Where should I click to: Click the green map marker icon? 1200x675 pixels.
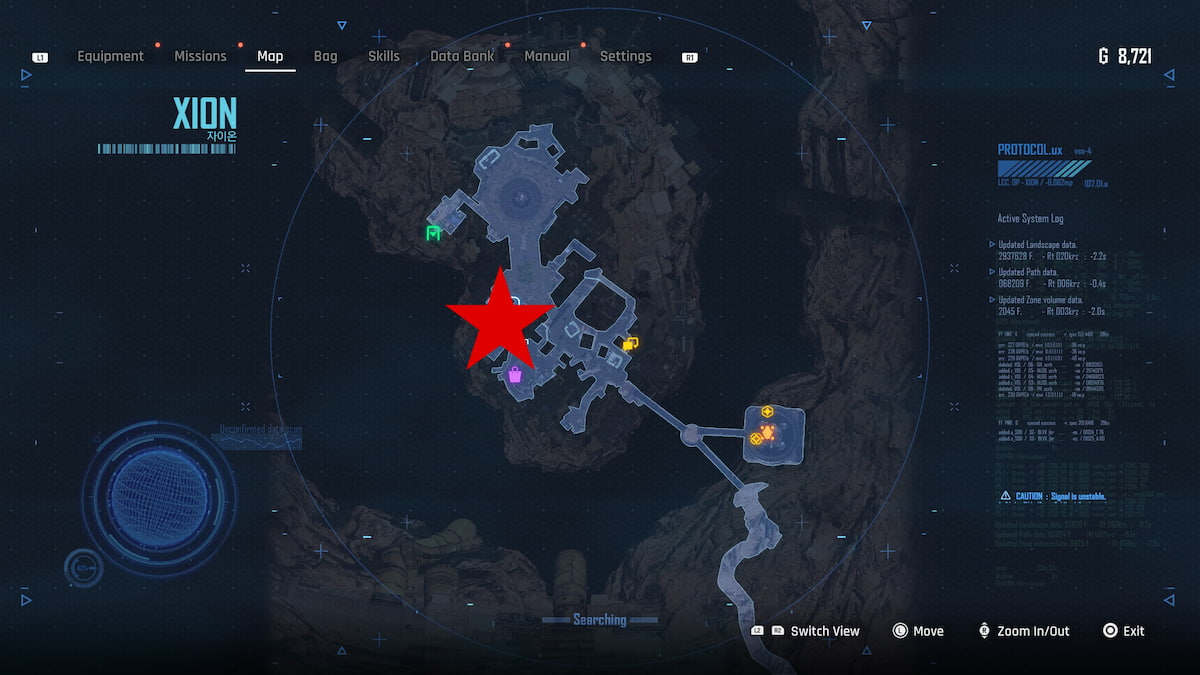[x=433, y=233]
